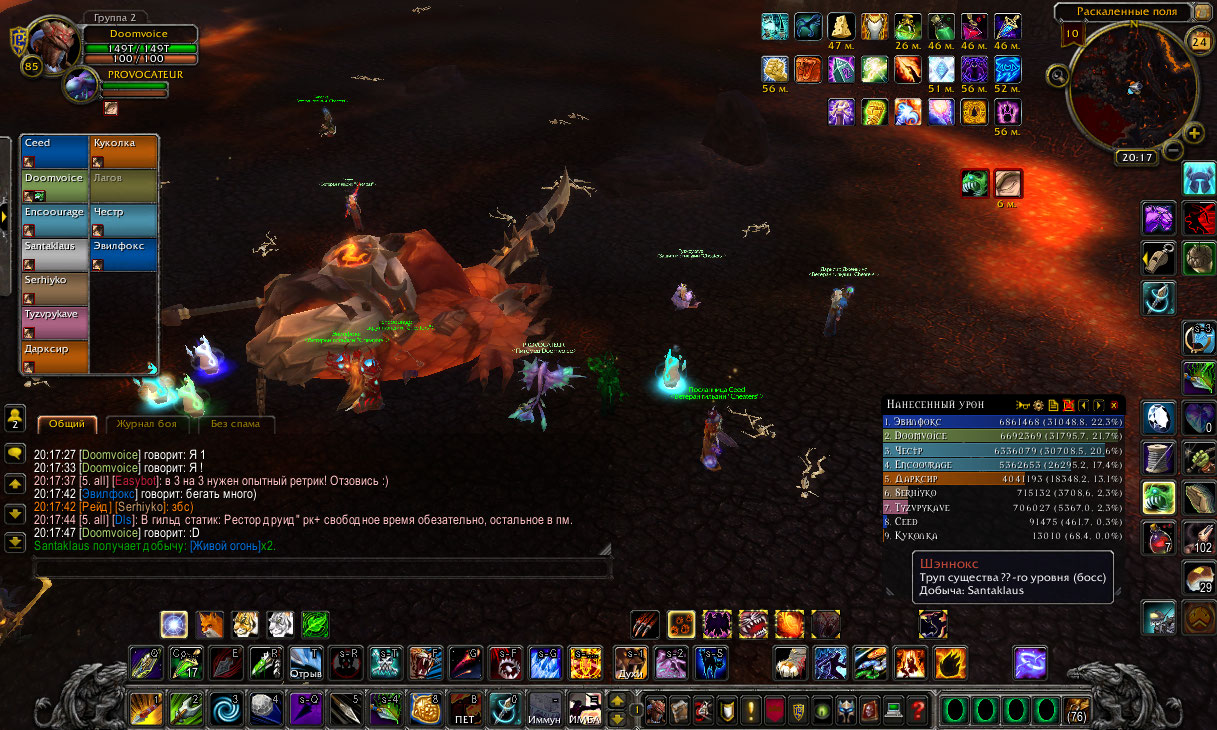Zoom in the minimap with plus button
Image resolution: width=1217 pixels, height=730 pixels.
click(x=1194, y=134)
